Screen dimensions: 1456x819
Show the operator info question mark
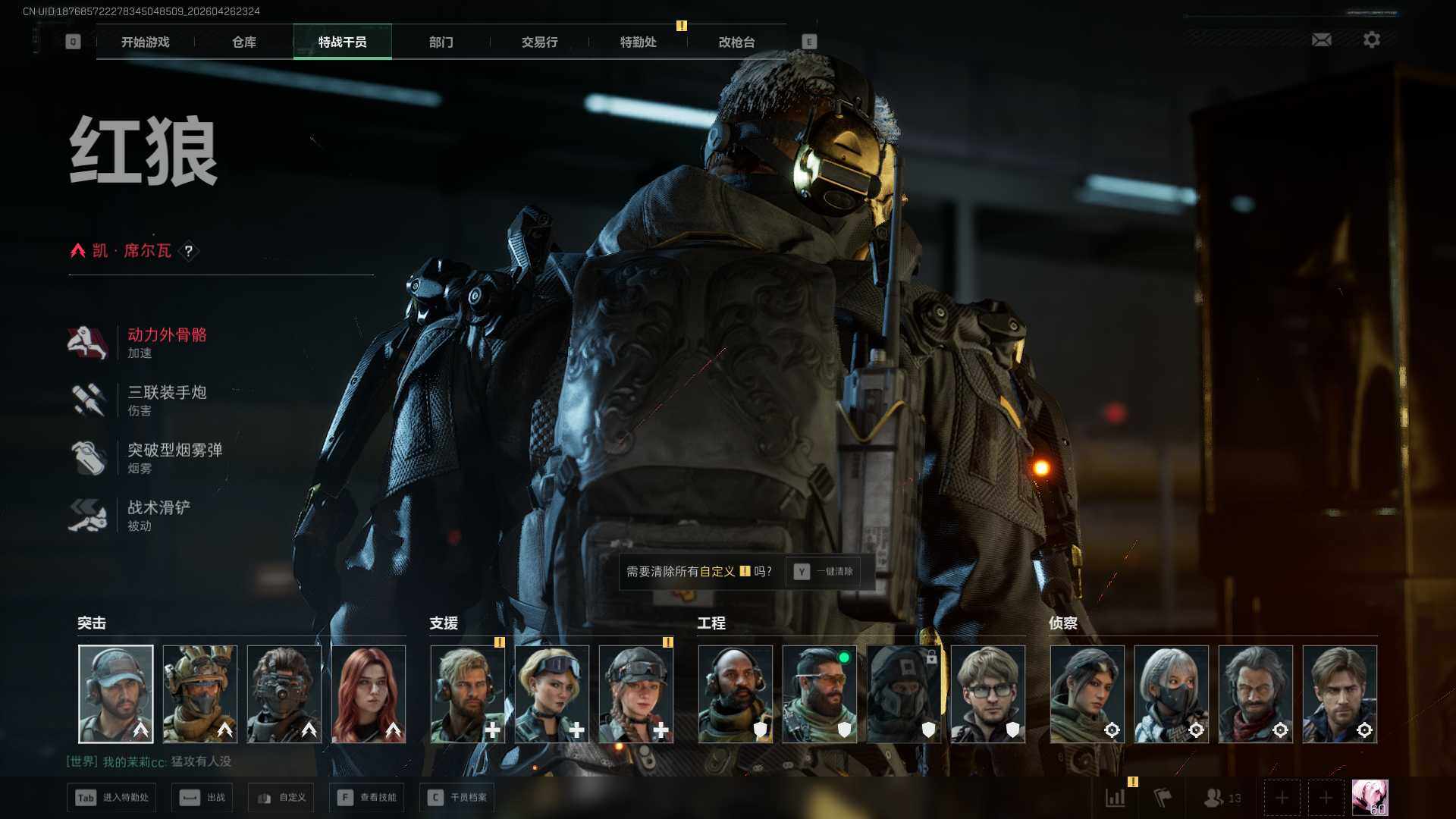pyautogui.click(x=189, y=251)
